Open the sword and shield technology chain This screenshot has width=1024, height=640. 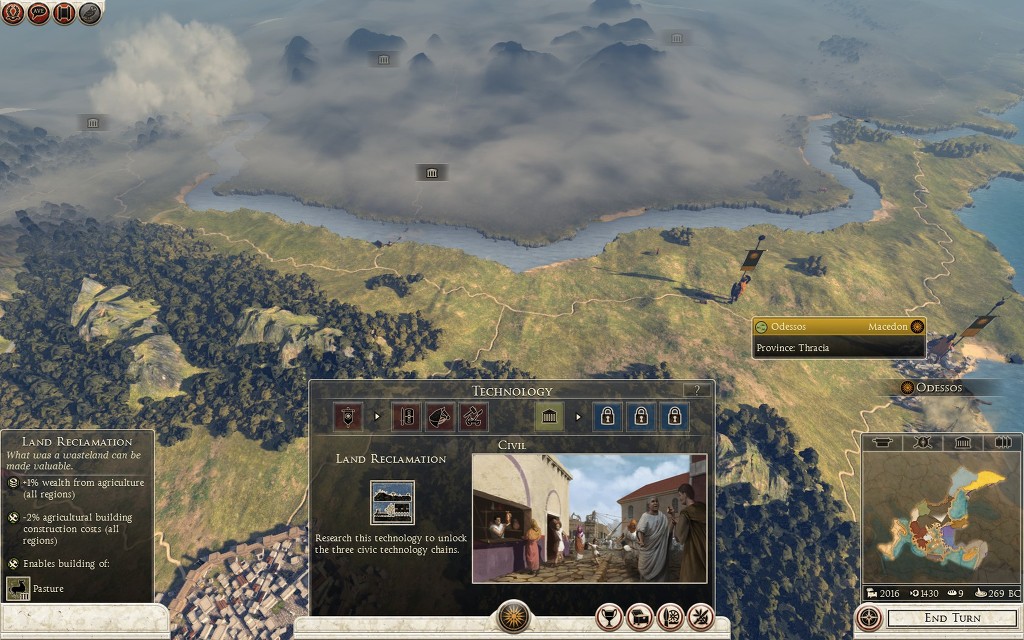[x=406, y=416]
